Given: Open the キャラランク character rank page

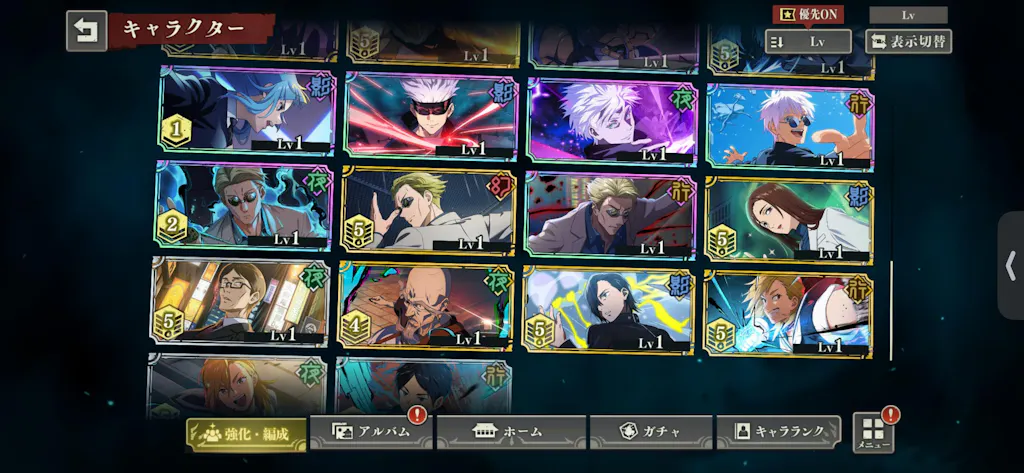Looking at the screenshot, I should (x=779, y=431).
